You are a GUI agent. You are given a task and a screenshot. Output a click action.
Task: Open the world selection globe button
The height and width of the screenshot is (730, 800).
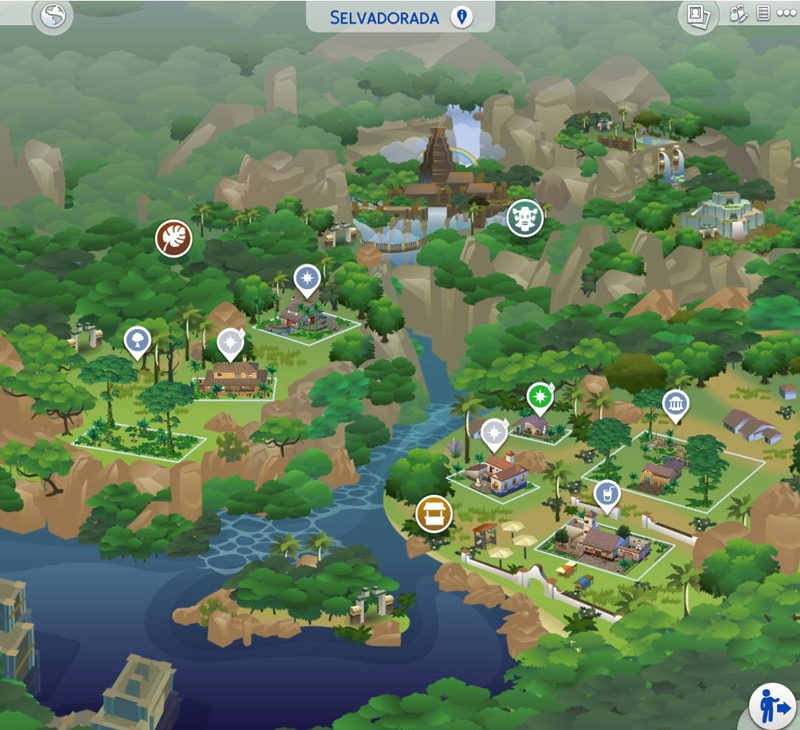(51, 17)
